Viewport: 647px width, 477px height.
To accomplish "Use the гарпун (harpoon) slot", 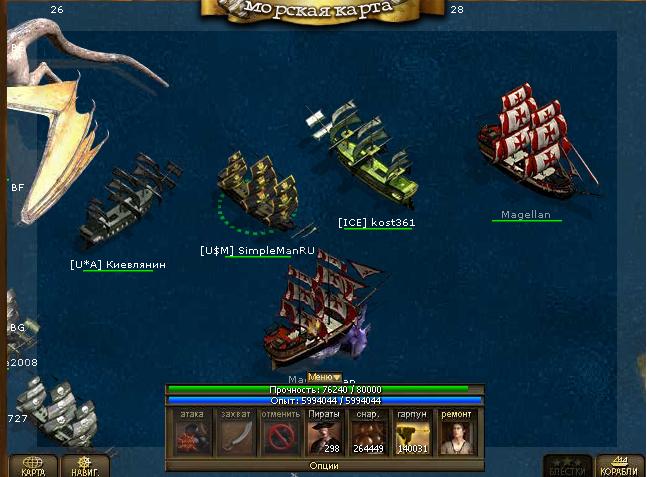I will coord(413,435).
